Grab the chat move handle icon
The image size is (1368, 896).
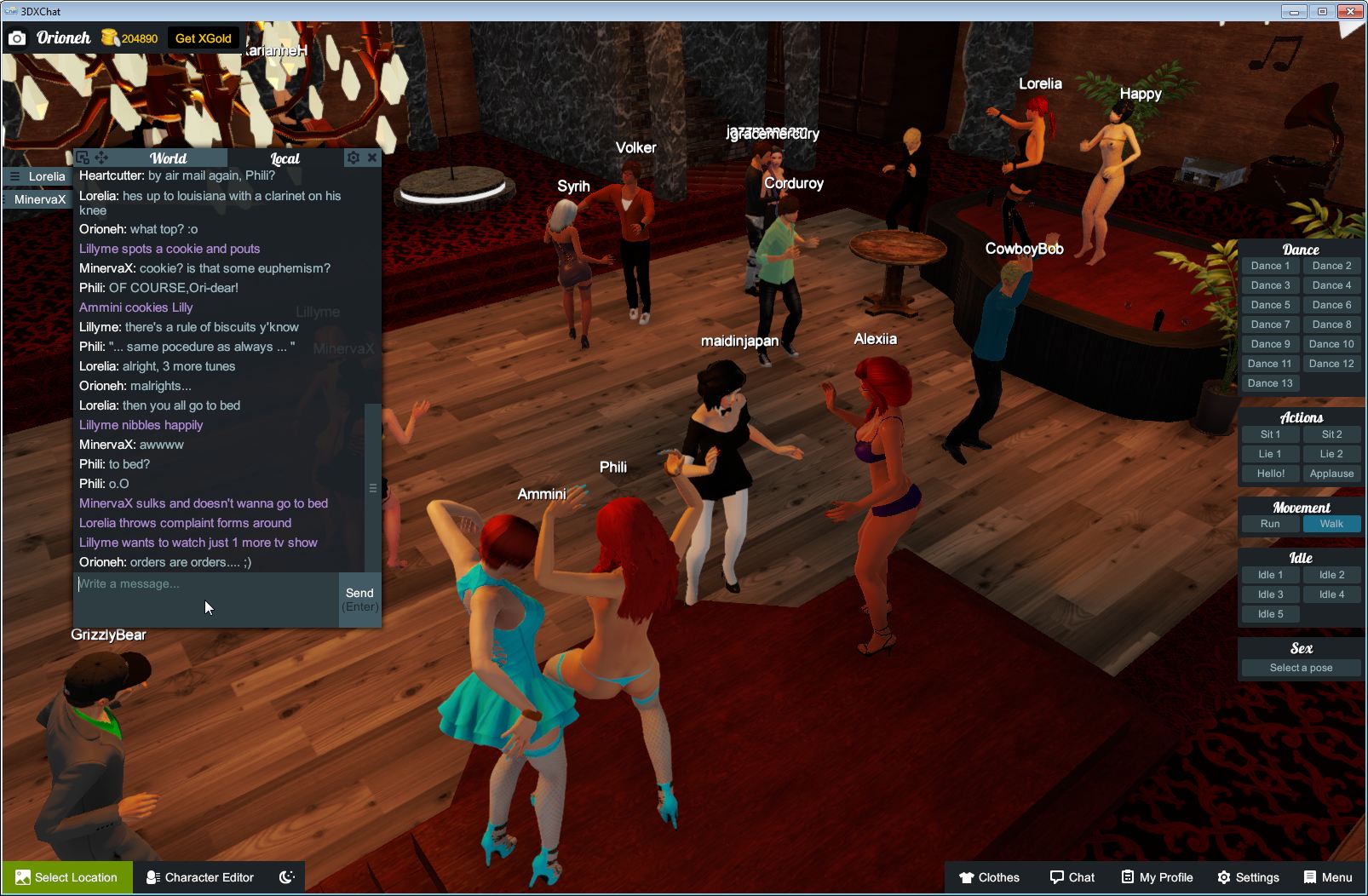coord(101,158)
